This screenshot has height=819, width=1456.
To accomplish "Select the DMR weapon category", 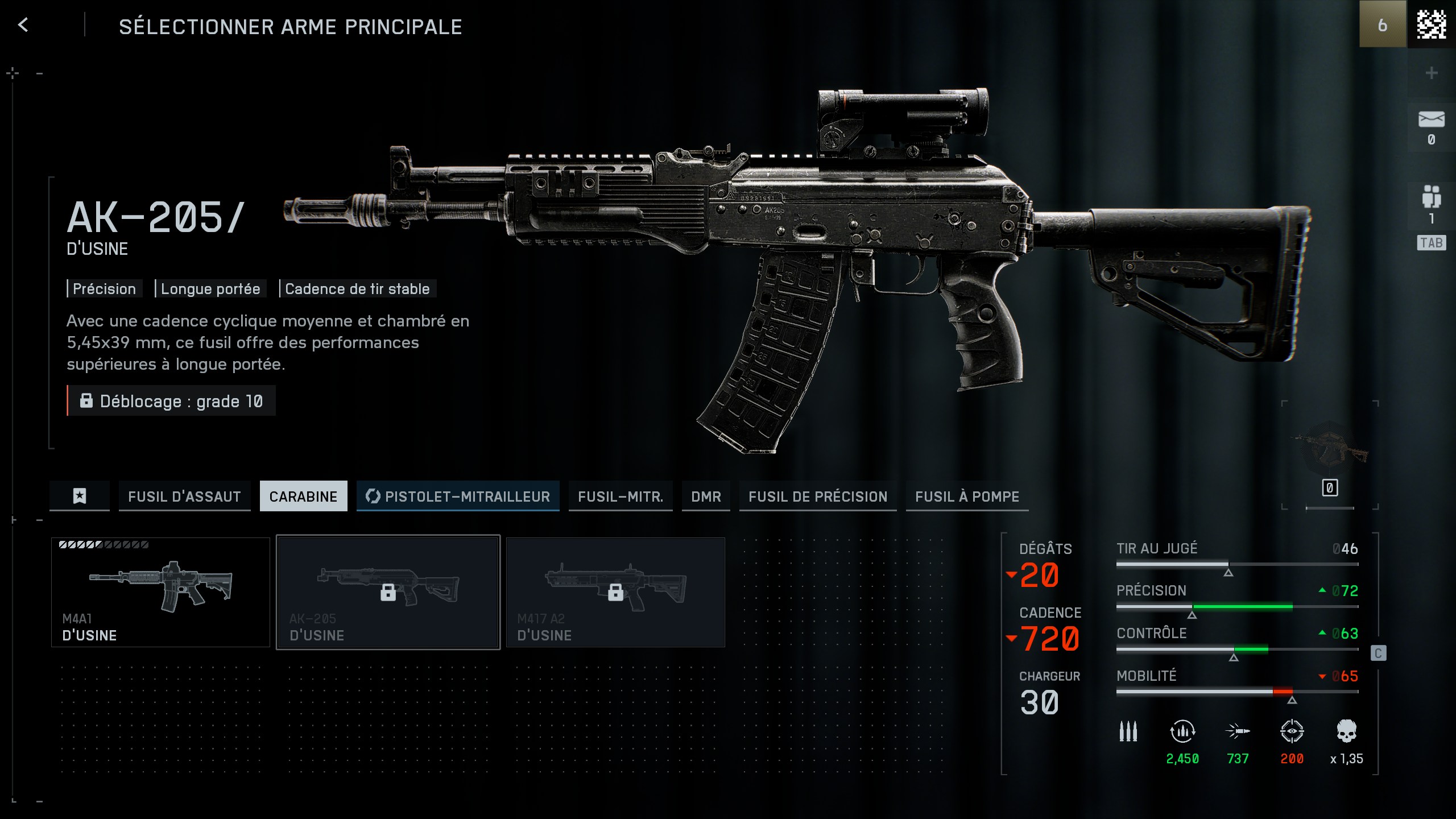I will point(706,496).
